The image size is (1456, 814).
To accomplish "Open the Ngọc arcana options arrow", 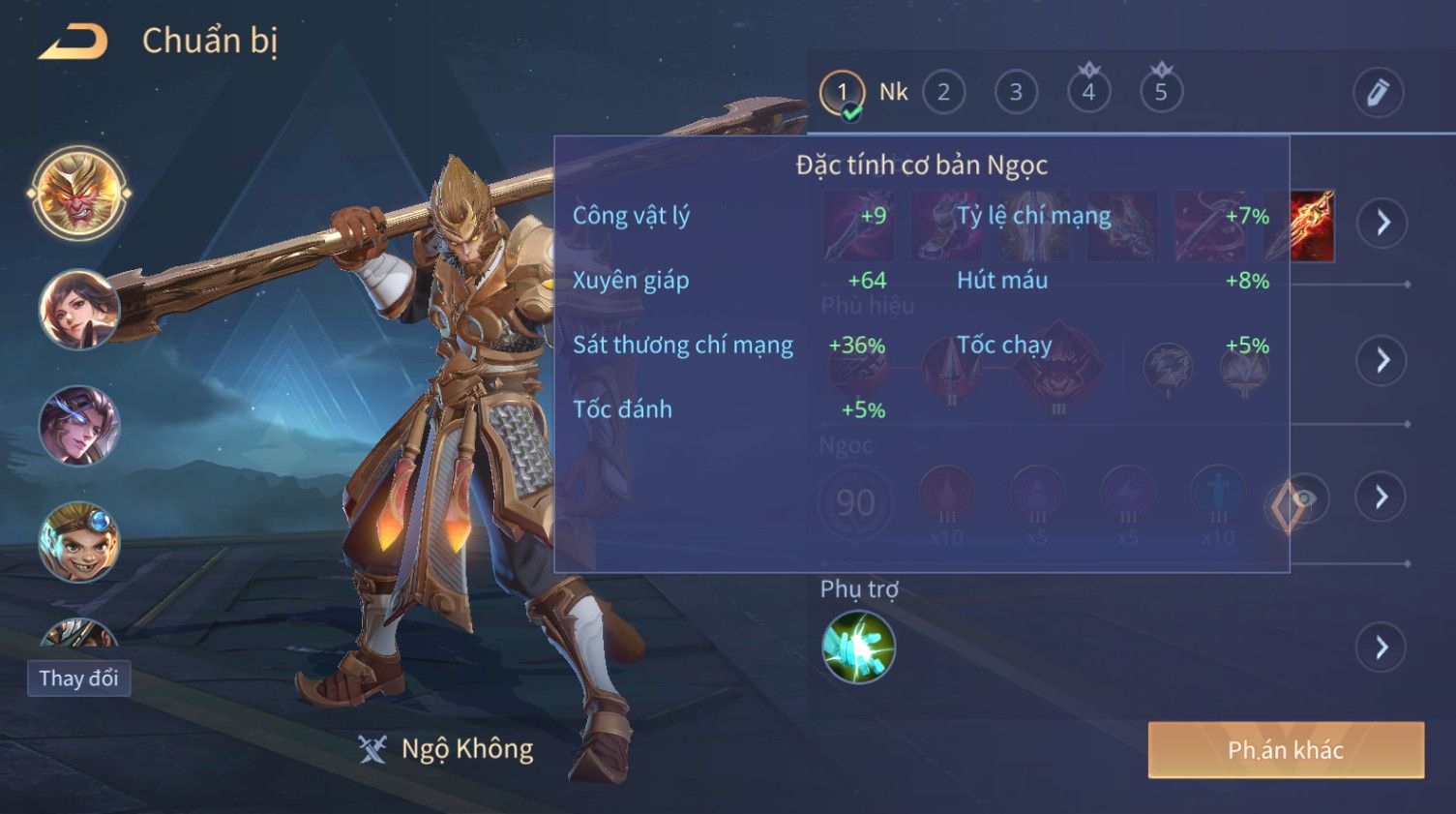I will (1381, 497).
